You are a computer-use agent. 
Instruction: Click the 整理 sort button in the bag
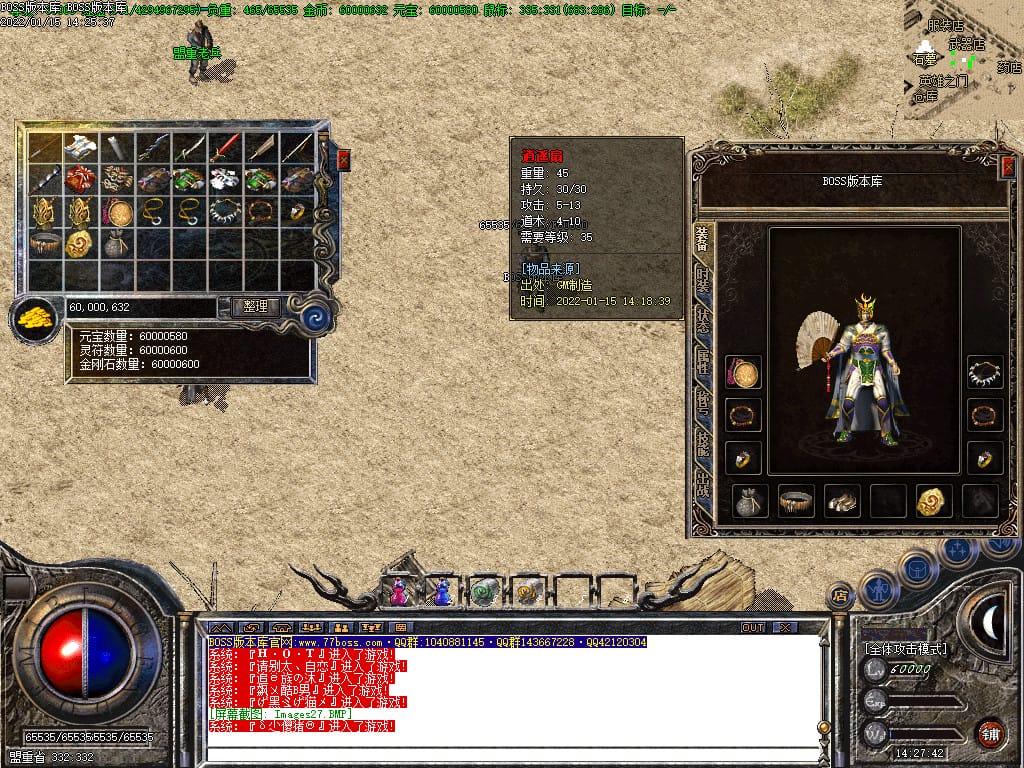[255, 307]
